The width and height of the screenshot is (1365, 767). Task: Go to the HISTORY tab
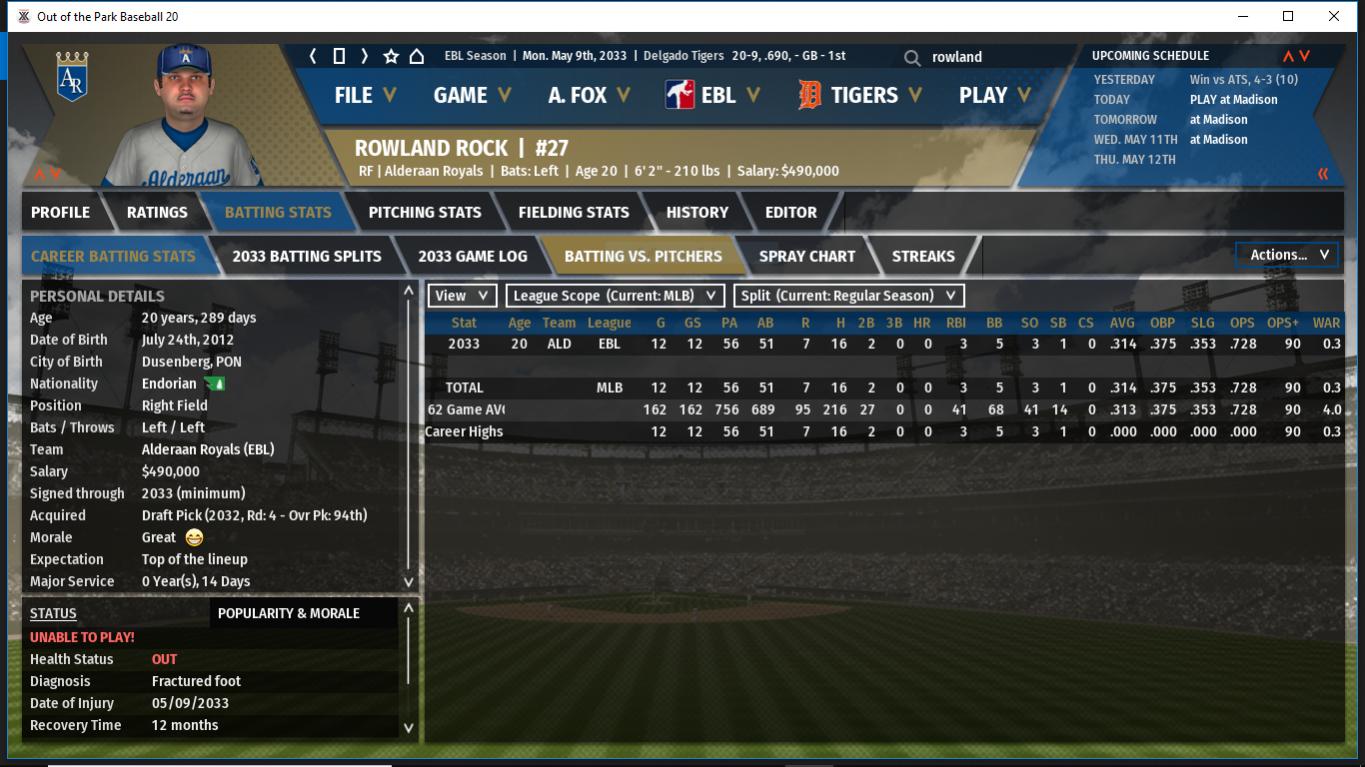point(697,212)
